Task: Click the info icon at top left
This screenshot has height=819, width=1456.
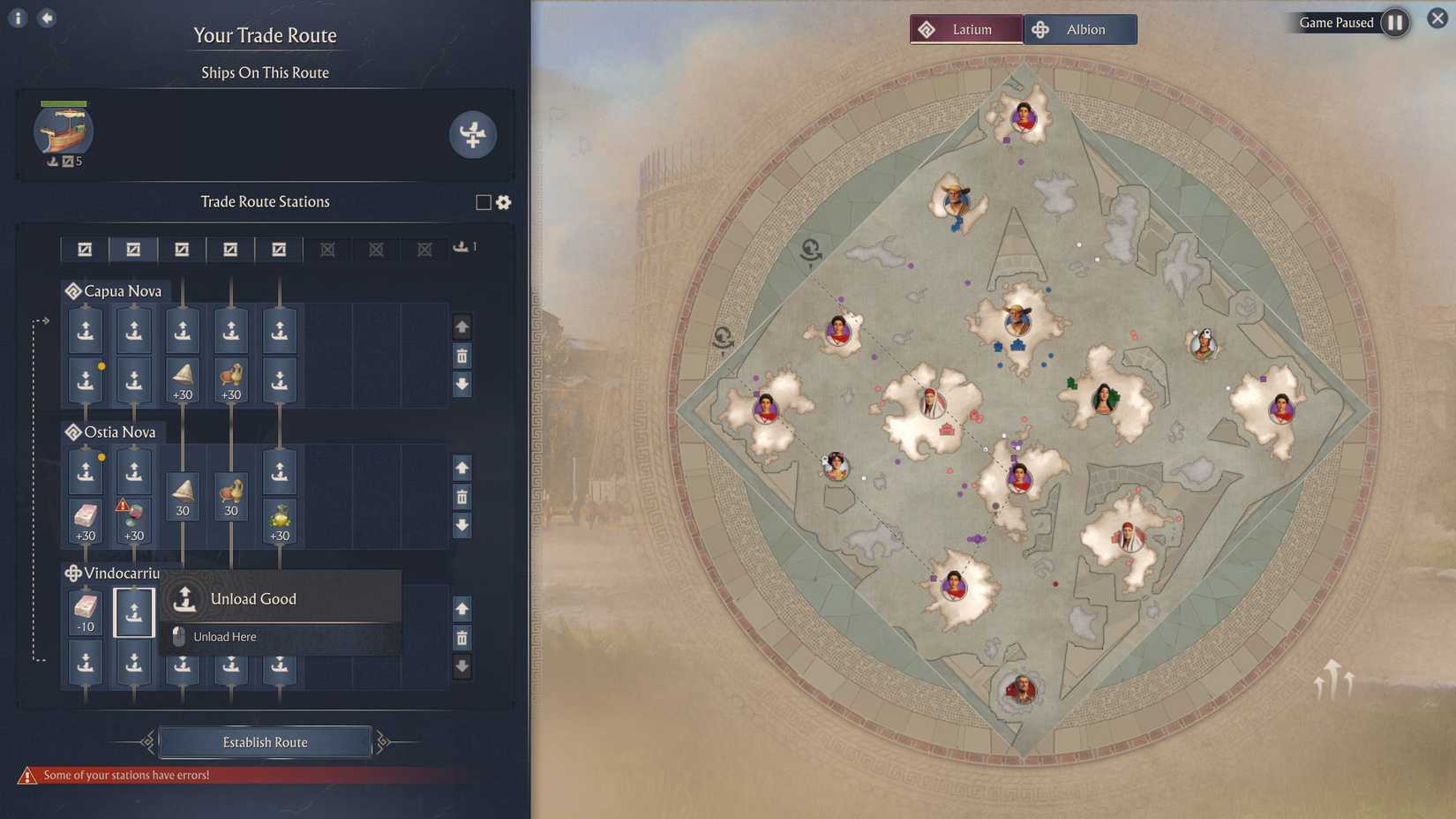Action: (16, 17)
